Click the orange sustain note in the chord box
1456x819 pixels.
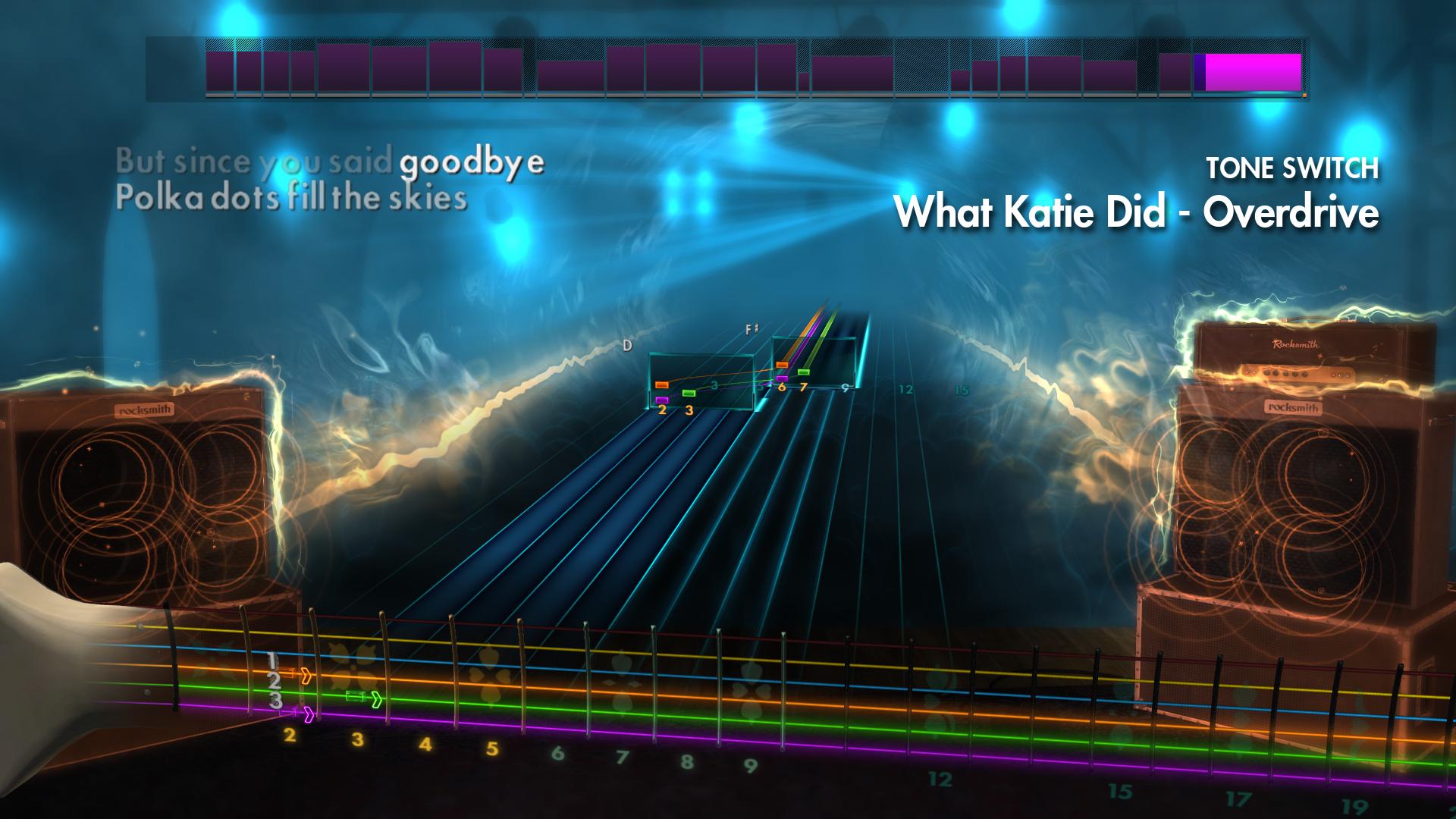coord(782,364)
